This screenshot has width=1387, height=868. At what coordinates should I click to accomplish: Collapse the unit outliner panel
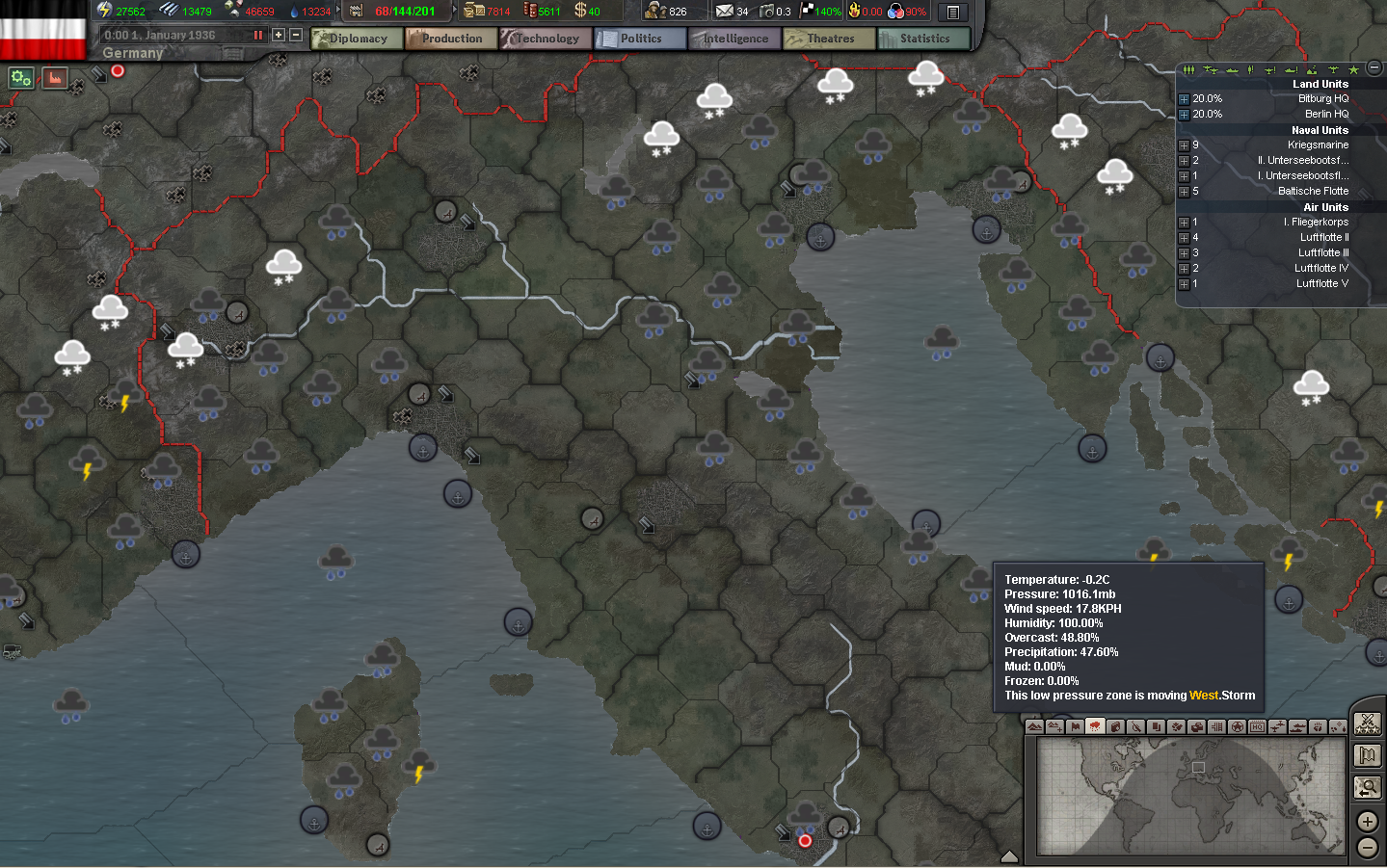(x=1374, y=67)
